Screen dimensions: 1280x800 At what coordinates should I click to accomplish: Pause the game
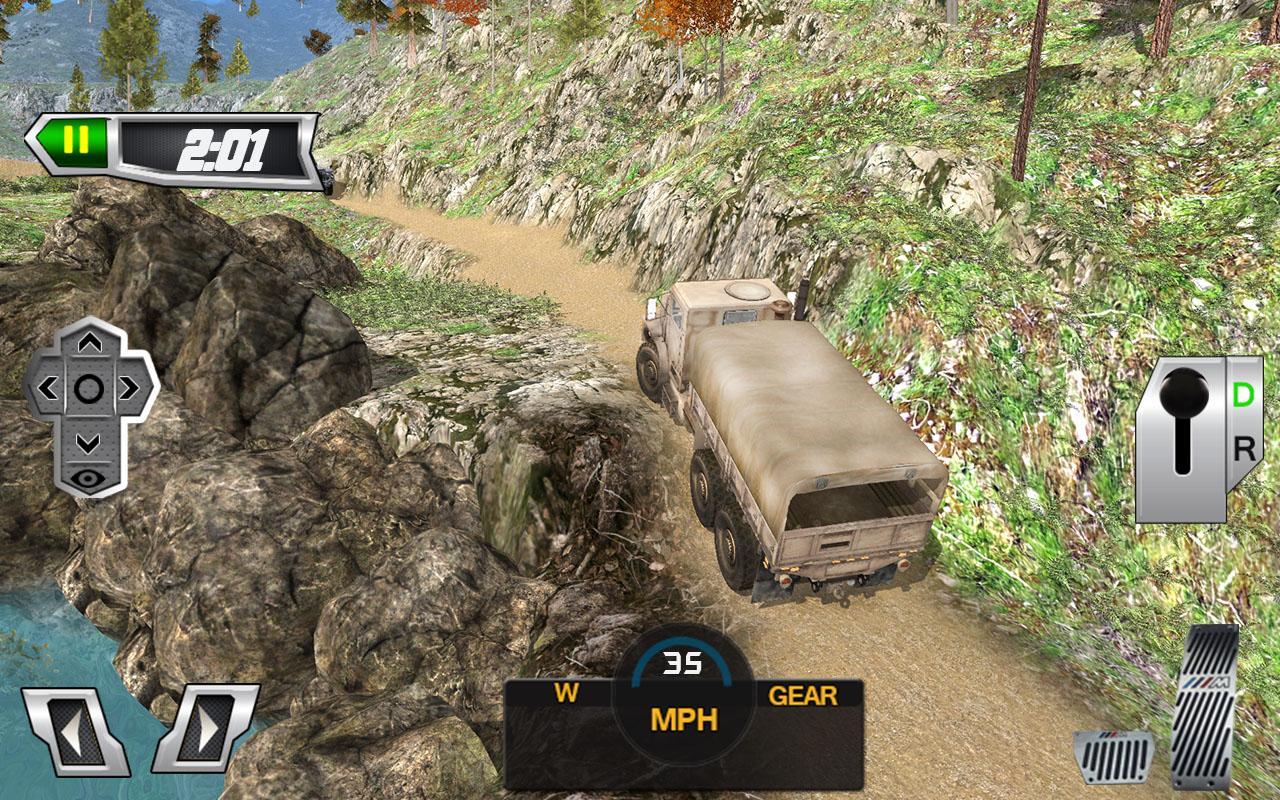[x=78, y=137]
